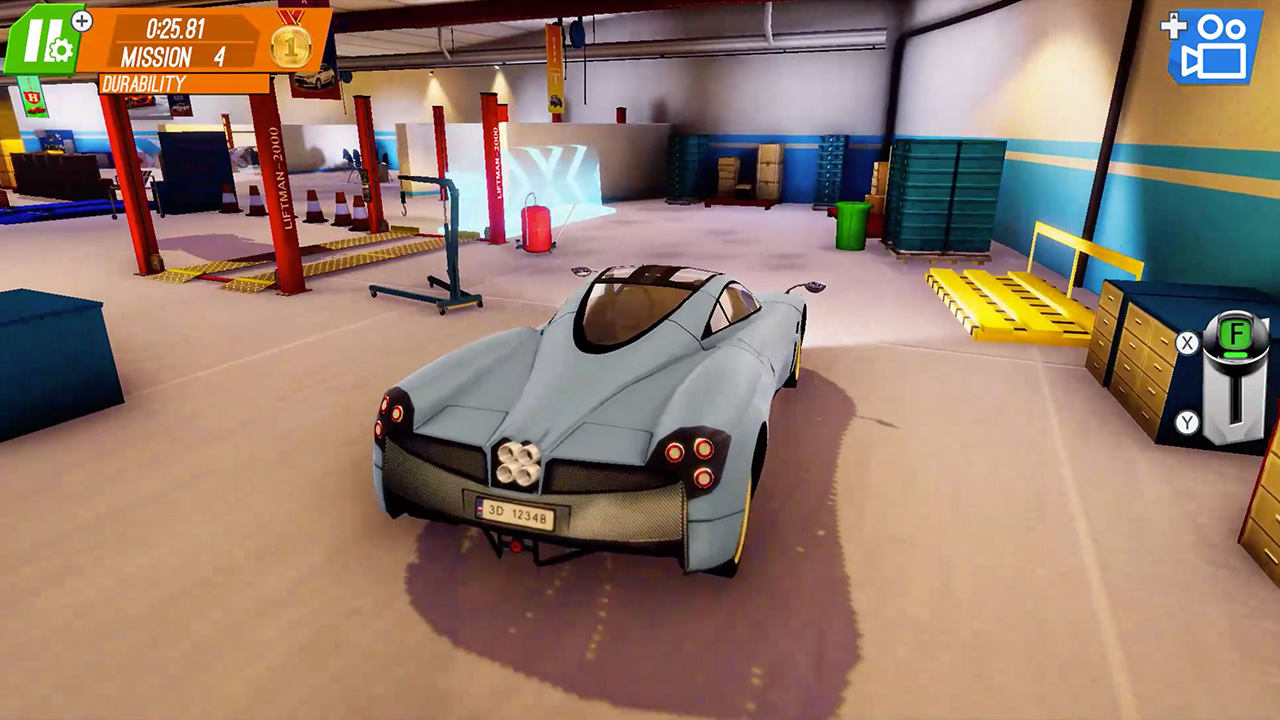The width and height of the screenshot is (1280, 720).
Task: Tap the Y button prompt near the shifter
Action: pos(1187,420)
